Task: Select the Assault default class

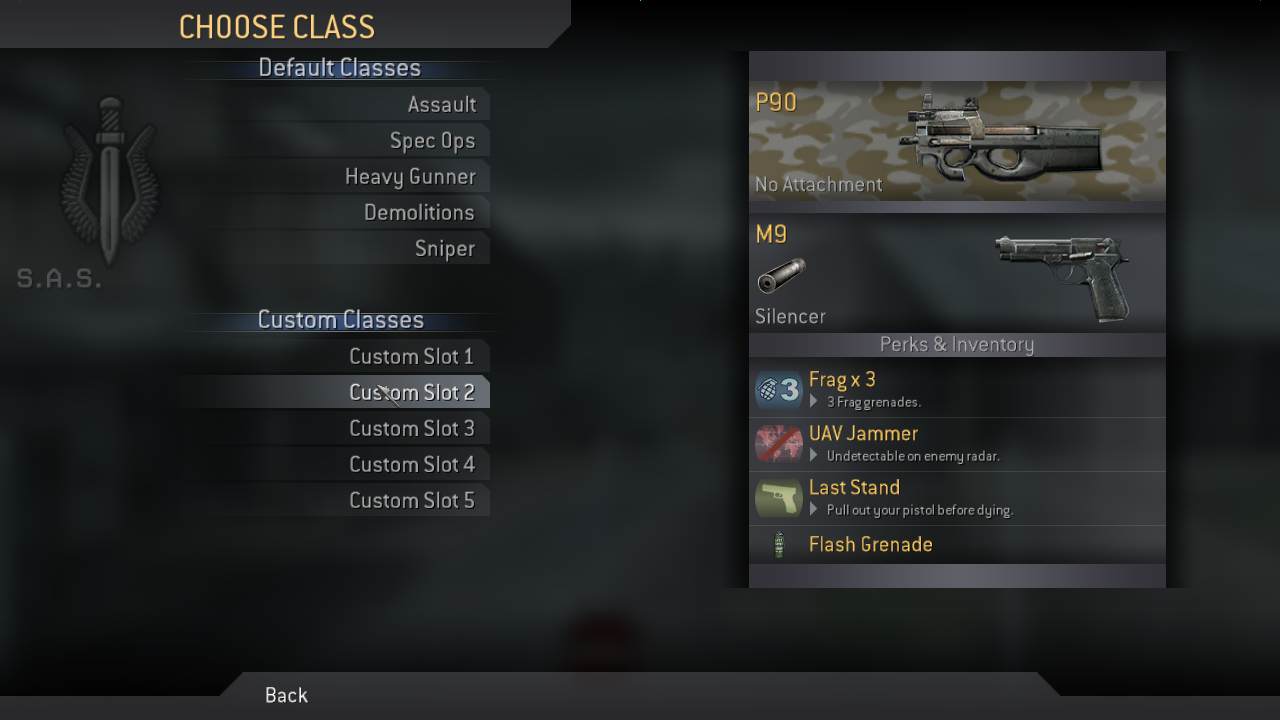Action: click(441, 105)
